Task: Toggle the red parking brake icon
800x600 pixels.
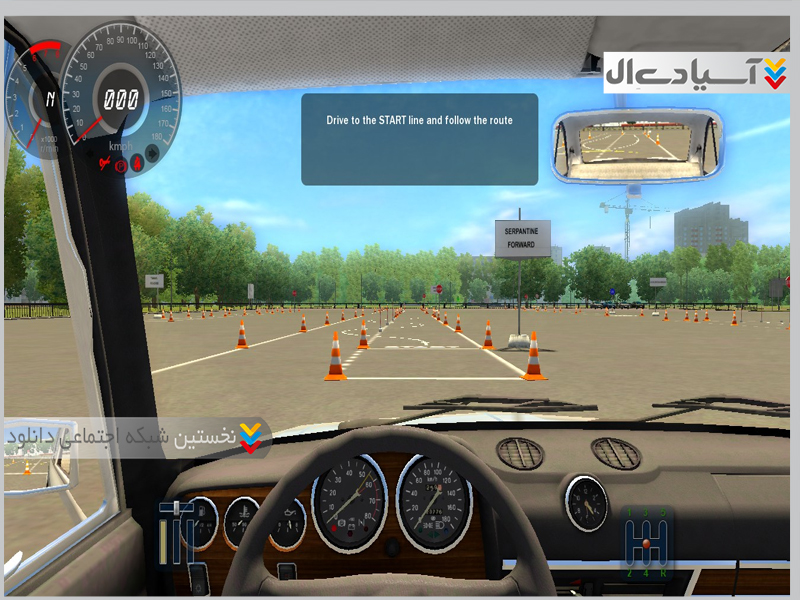Action: (x=121, y=167)
